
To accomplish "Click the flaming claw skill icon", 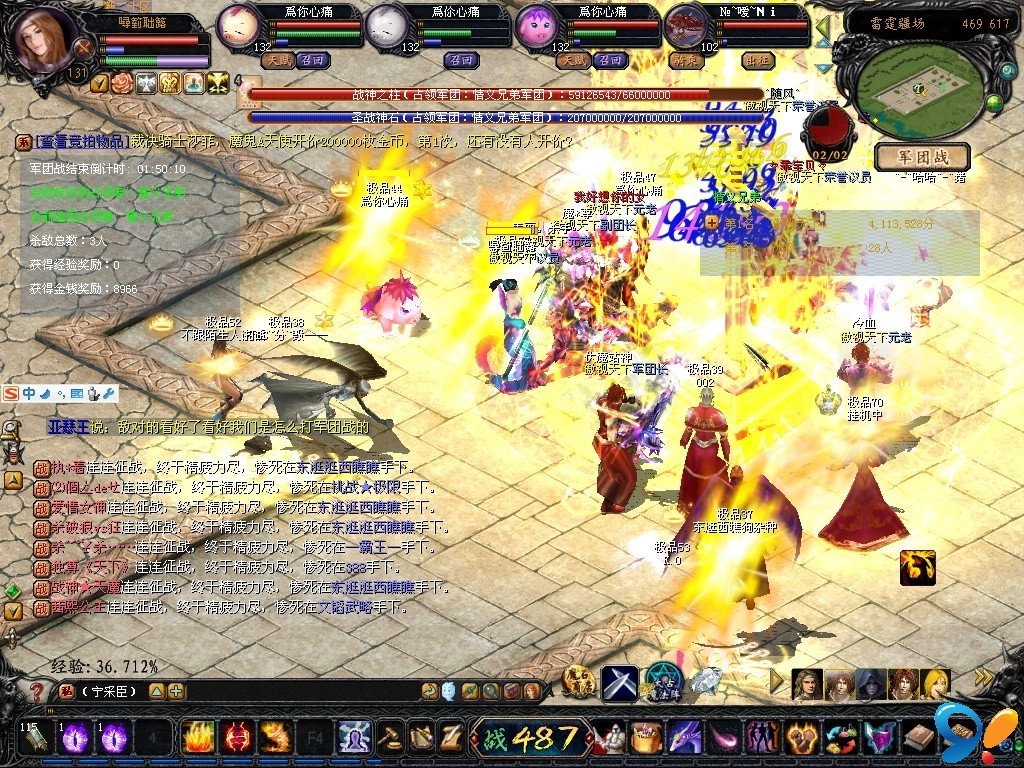I will [x=917, y=567].
